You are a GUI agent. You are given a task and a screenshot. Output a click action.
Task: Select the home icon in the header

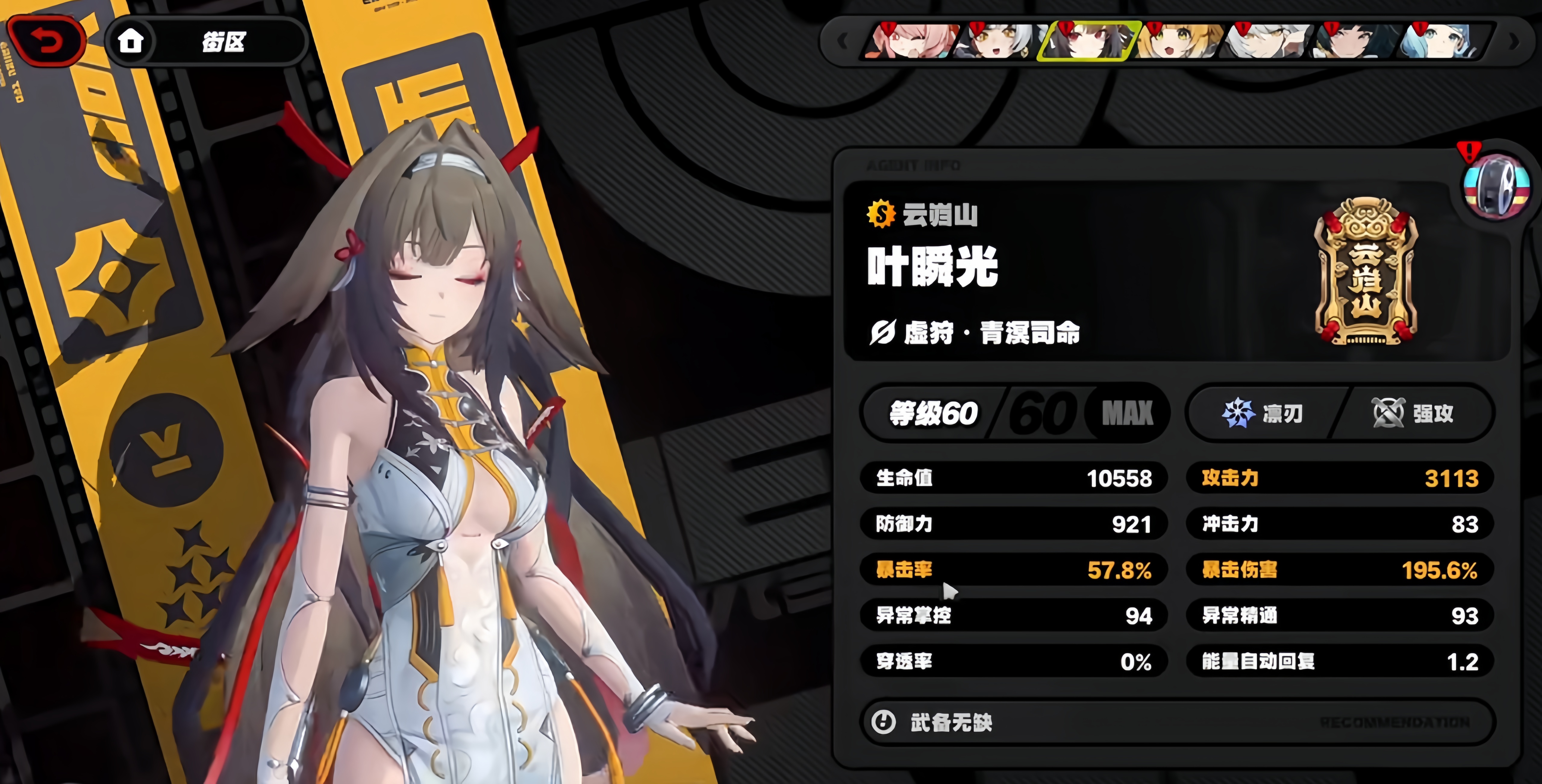coord(132,41)
